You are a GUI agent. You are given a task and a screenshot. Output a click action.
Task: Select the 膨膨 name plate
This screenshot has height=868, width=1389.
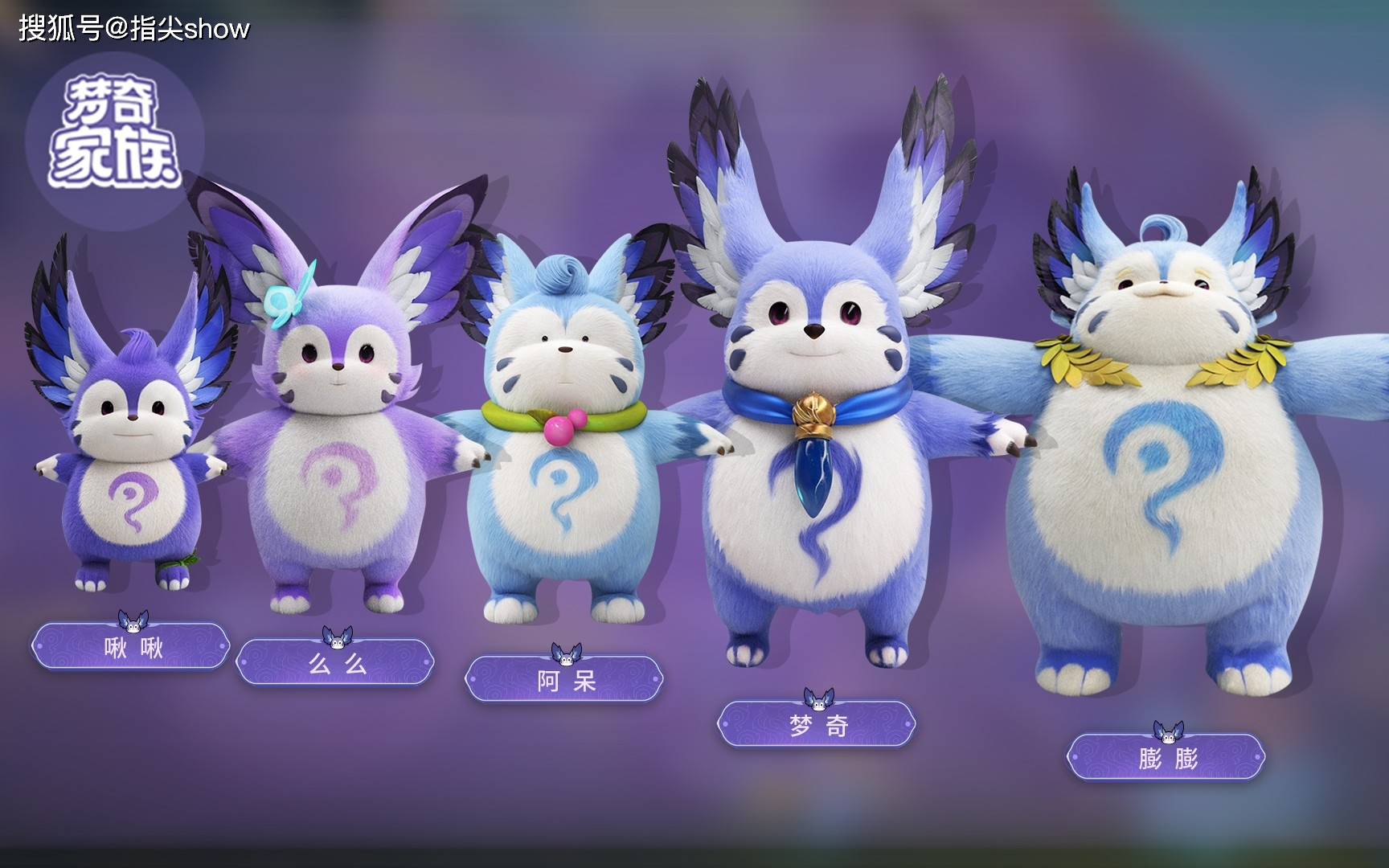pyautogui.click(x=1166, y=757)
